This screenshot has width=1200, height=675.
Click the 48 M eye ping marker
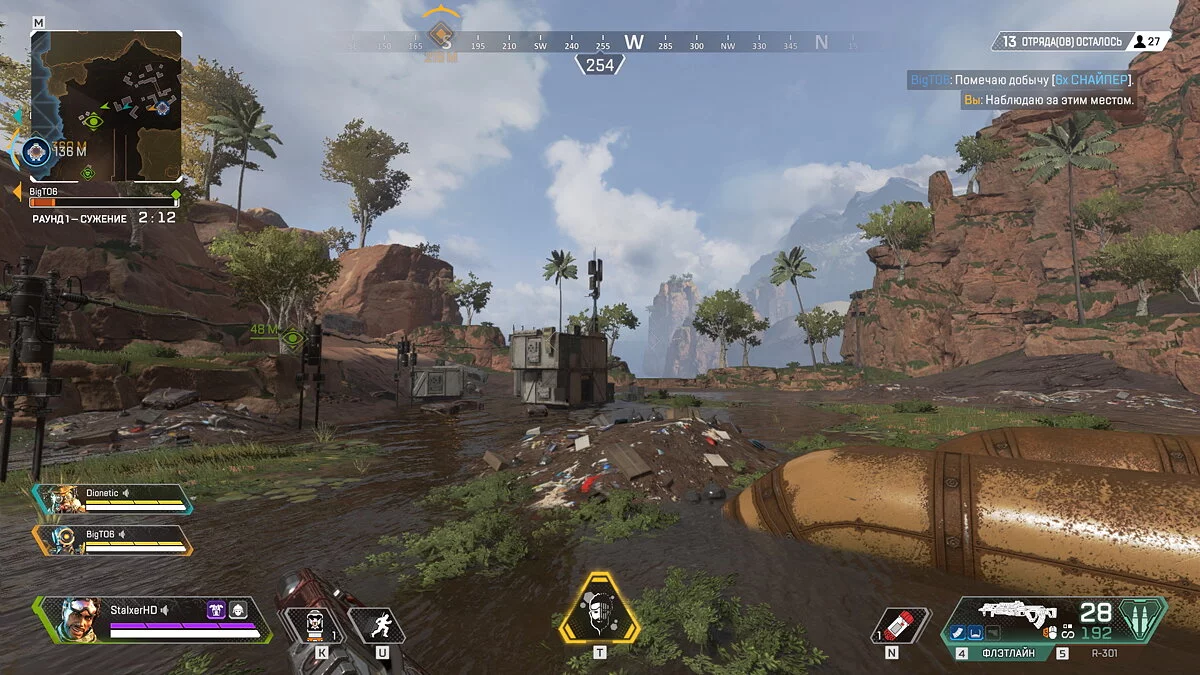[x=292, y=339]
